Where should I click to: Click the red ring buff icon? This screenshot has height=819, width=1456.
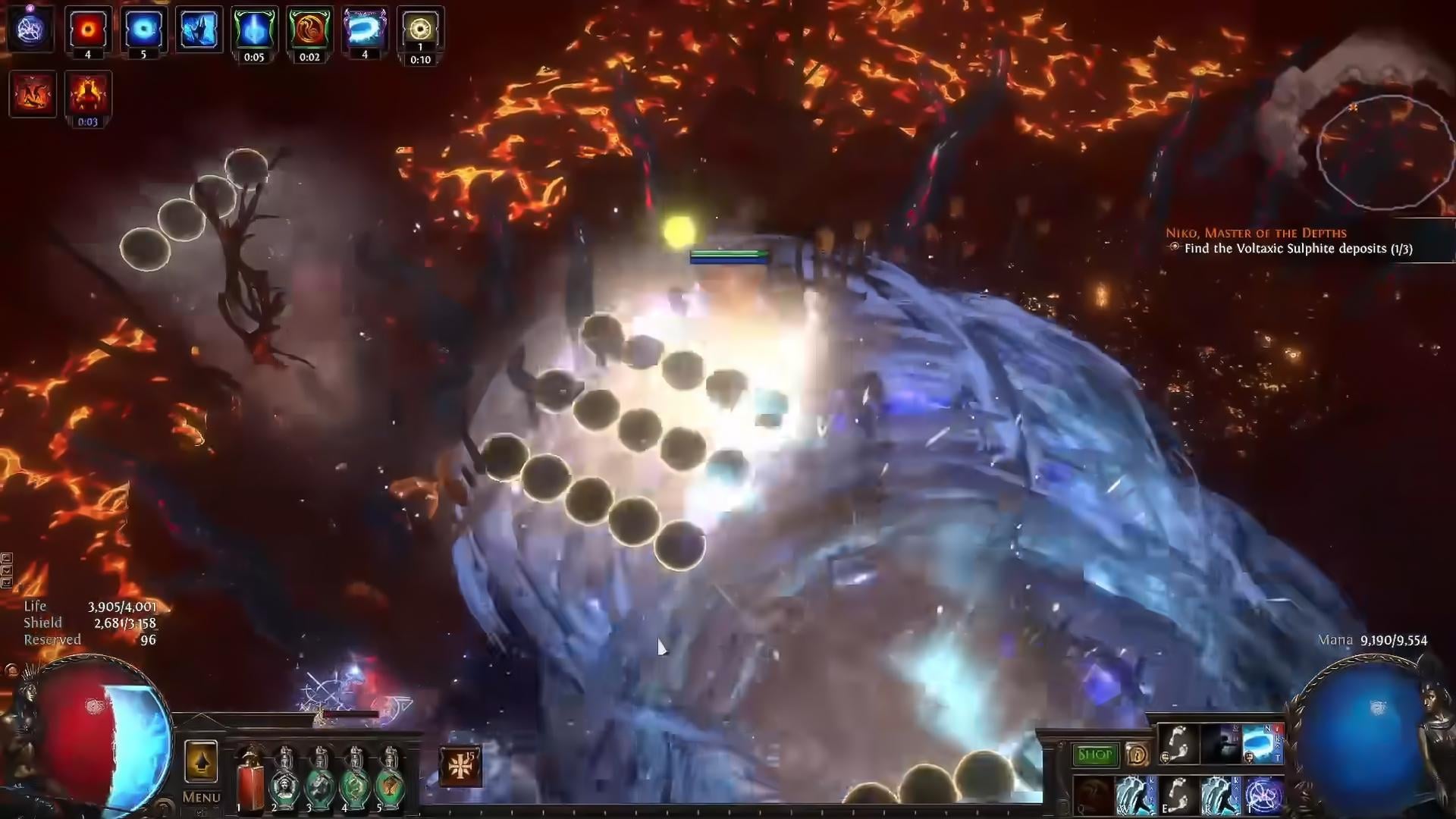[x=88, y=30]
